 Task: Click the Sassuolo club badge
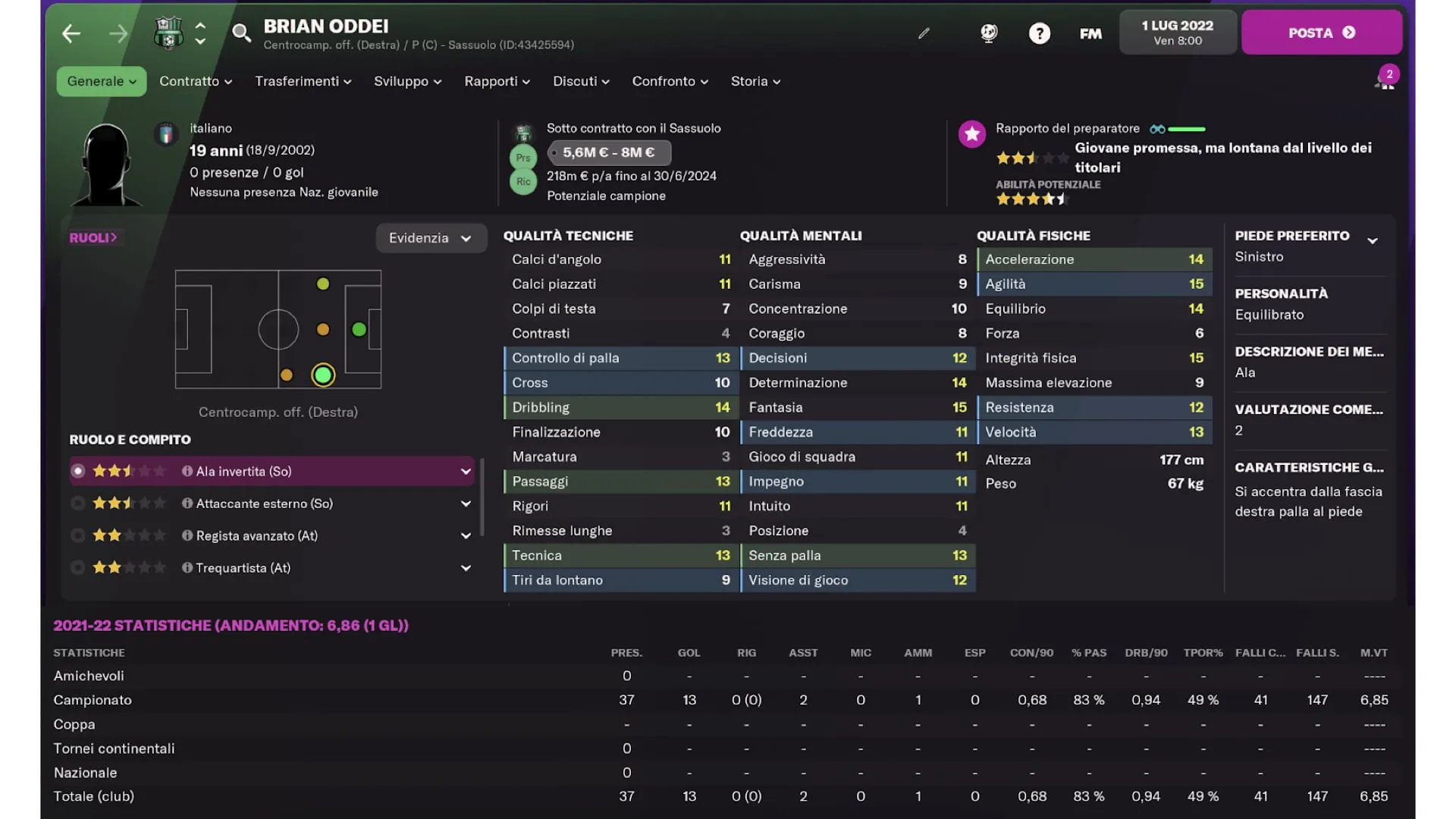point(168,31)
